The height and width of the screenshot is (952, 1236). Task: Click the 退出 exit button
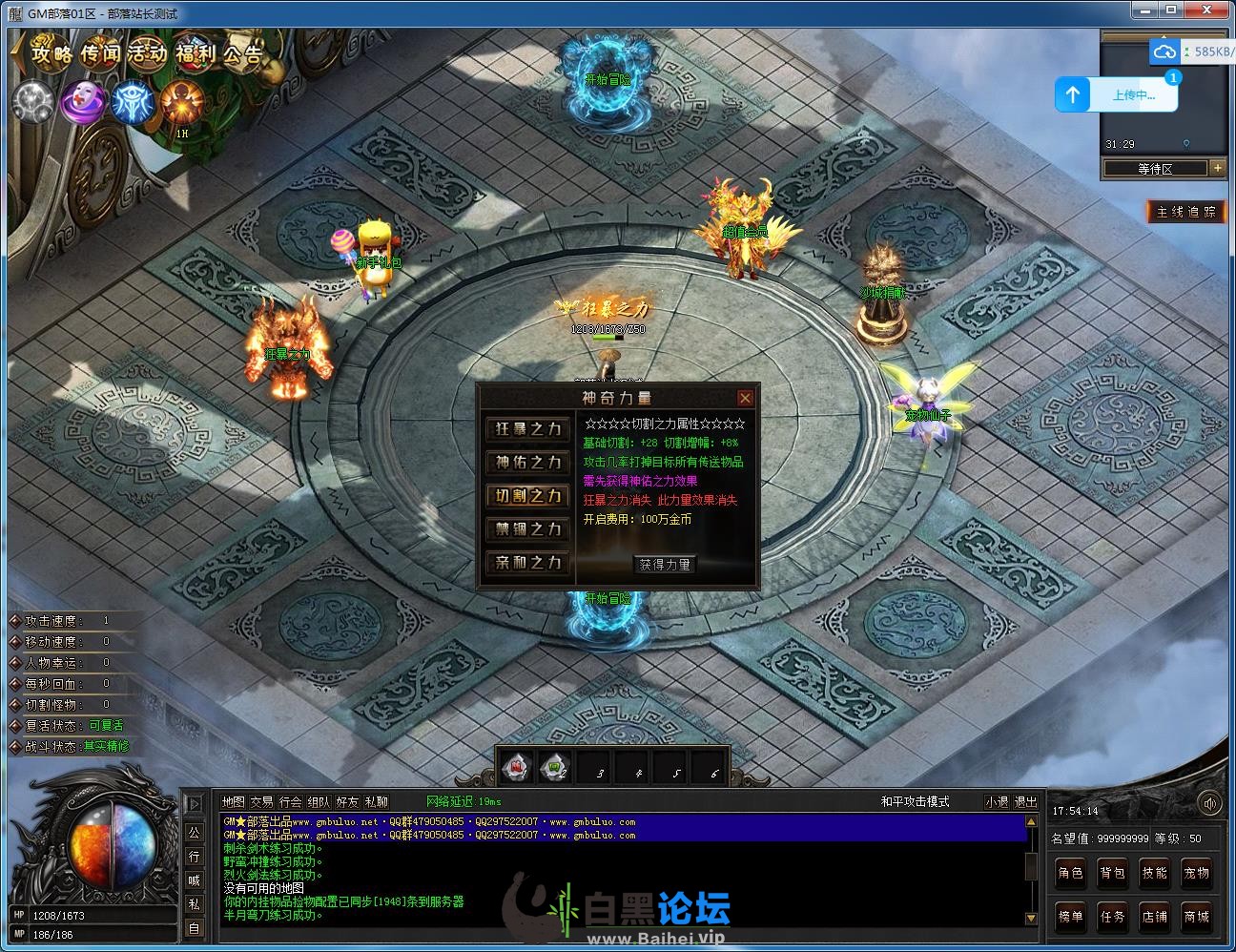[x=1025, y=802]
